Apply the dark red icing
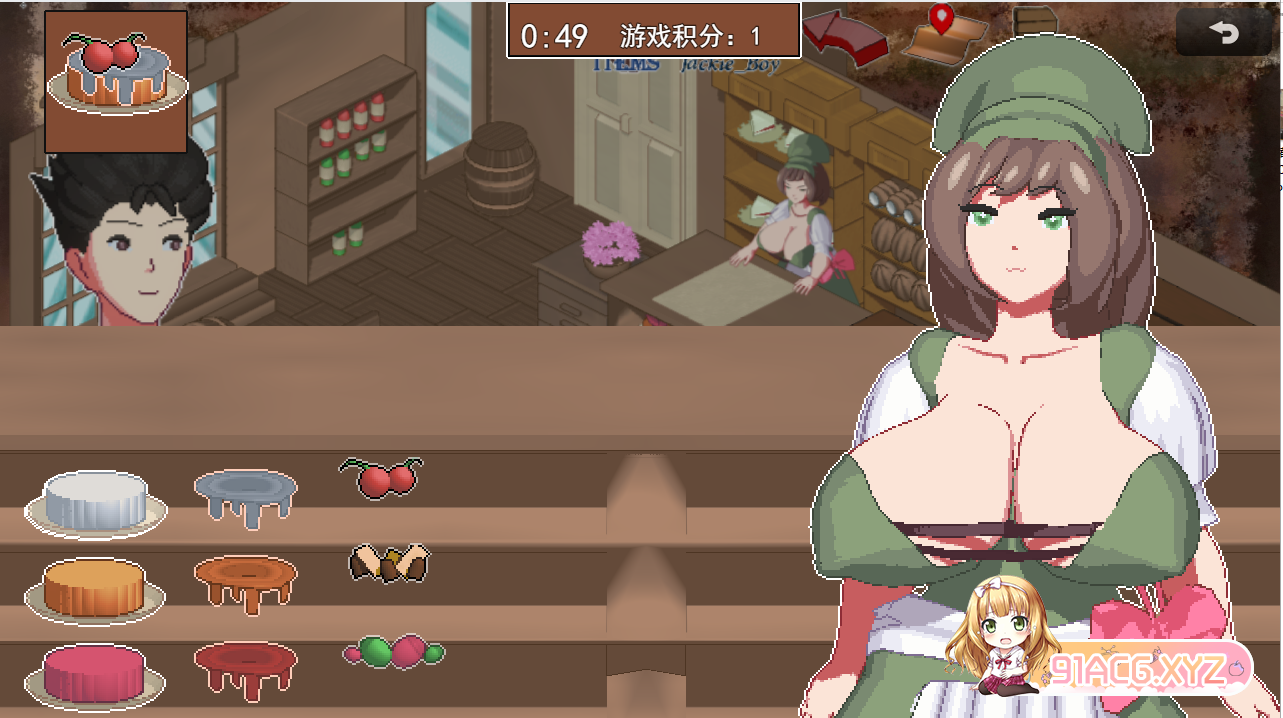The height and width of the screenshot is (718, 1283). click(x=245, y=666)
